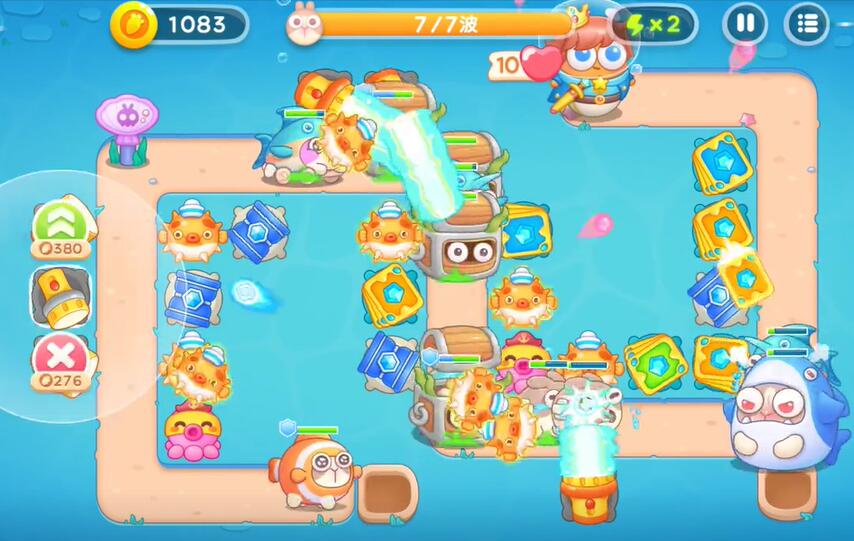The width and height of the screenshot is (854, 541).
Task: Open the list menu button
Action: tap(806, 24)
